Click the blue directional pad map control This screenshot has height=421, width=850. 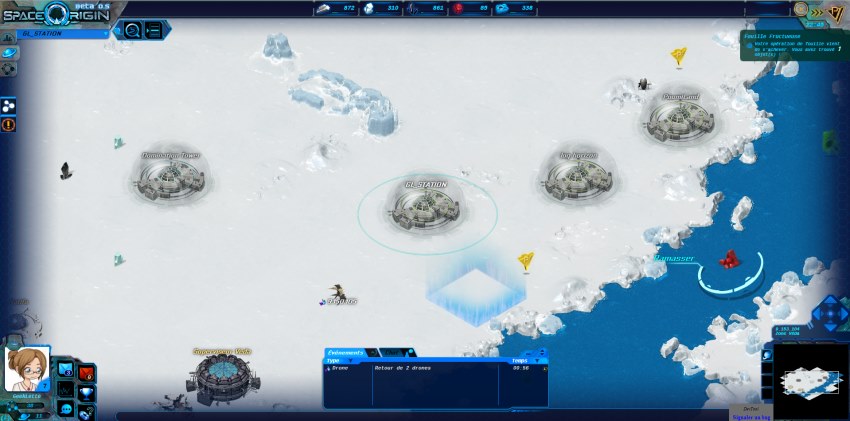tap(829, 313)
